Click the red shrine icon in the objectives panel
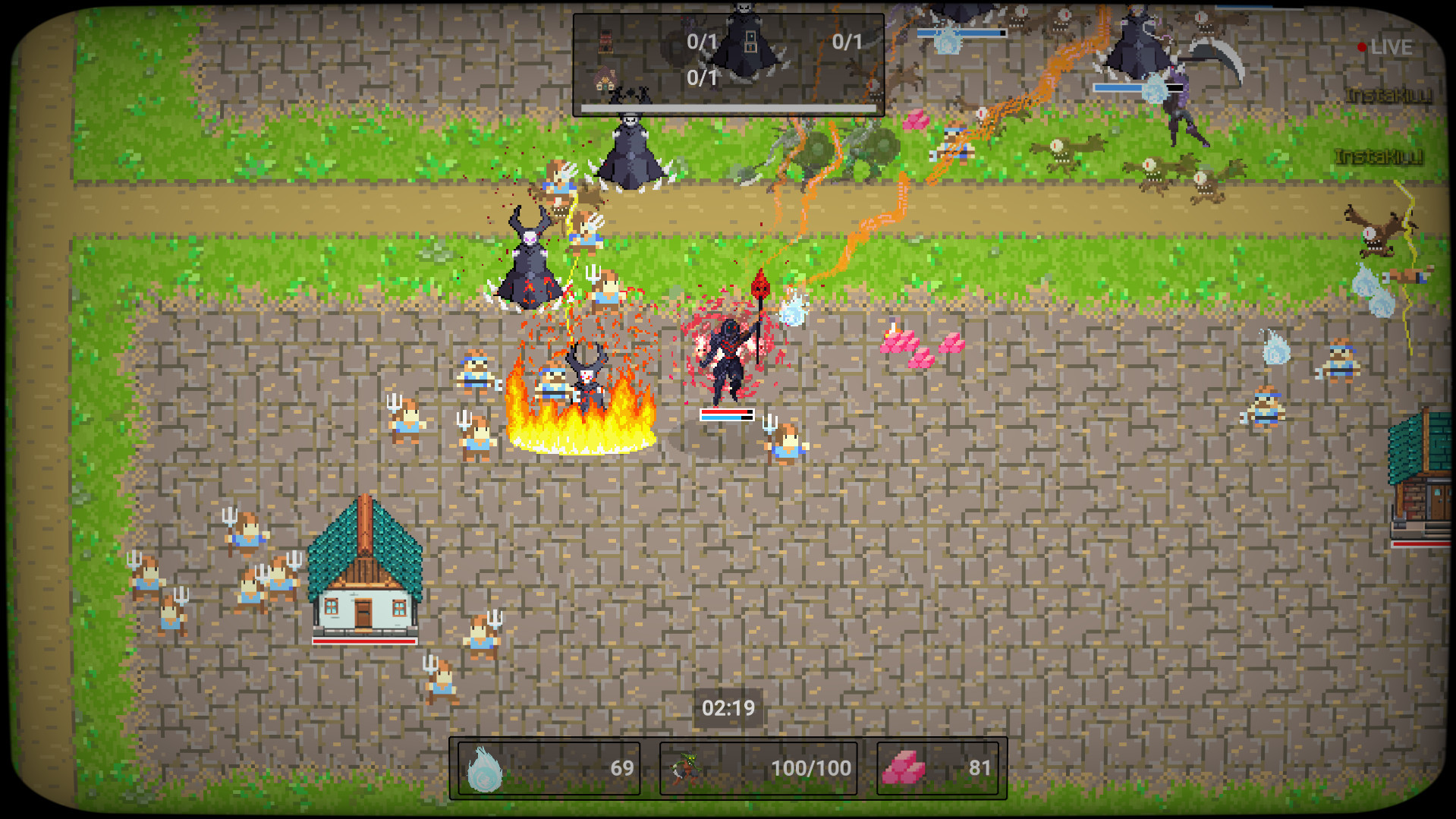 click(x=606, y=41)
